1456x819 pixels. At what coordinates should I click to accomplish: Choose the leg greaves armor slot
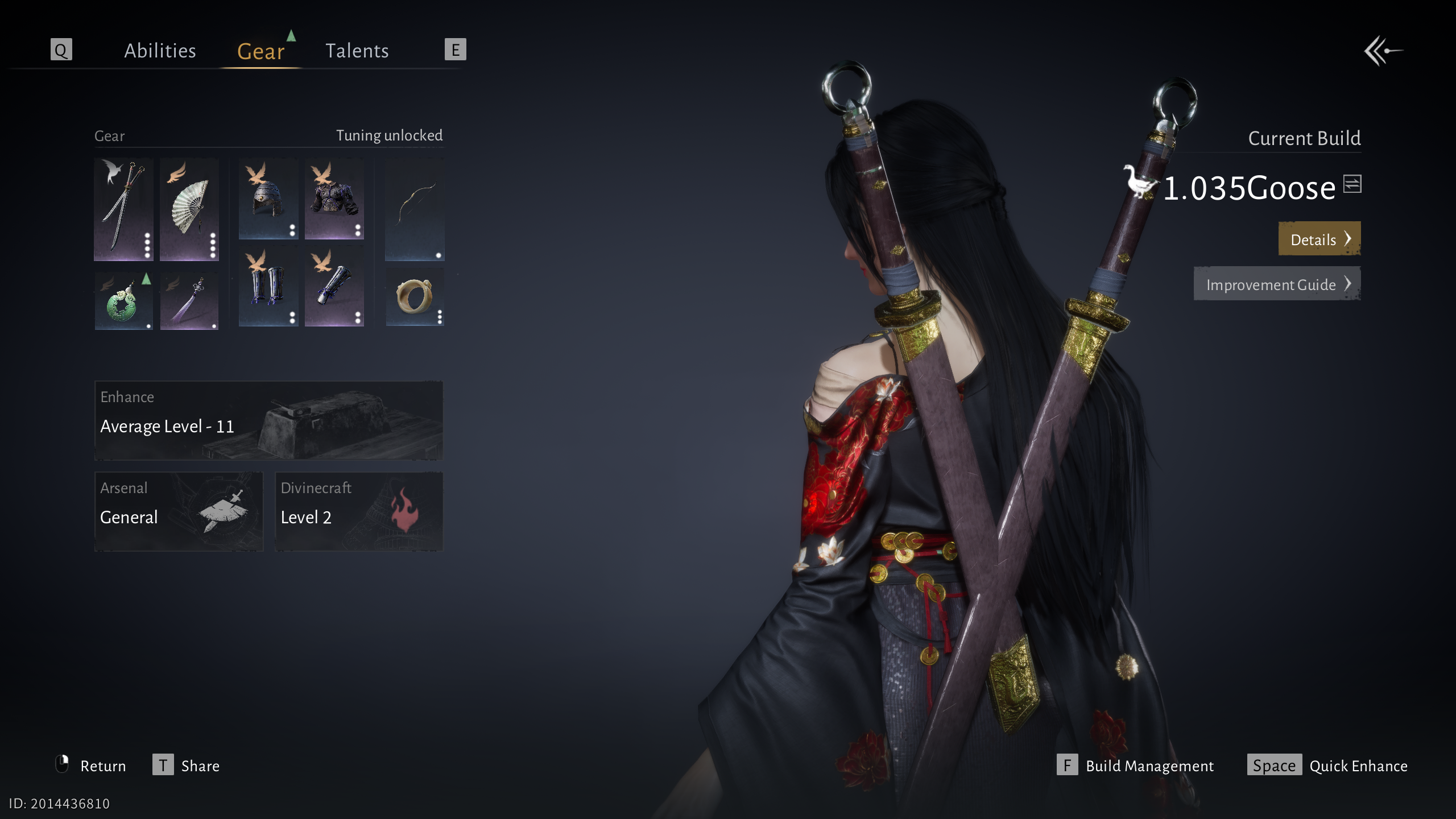pyautogui.click(x=268, y=286)
